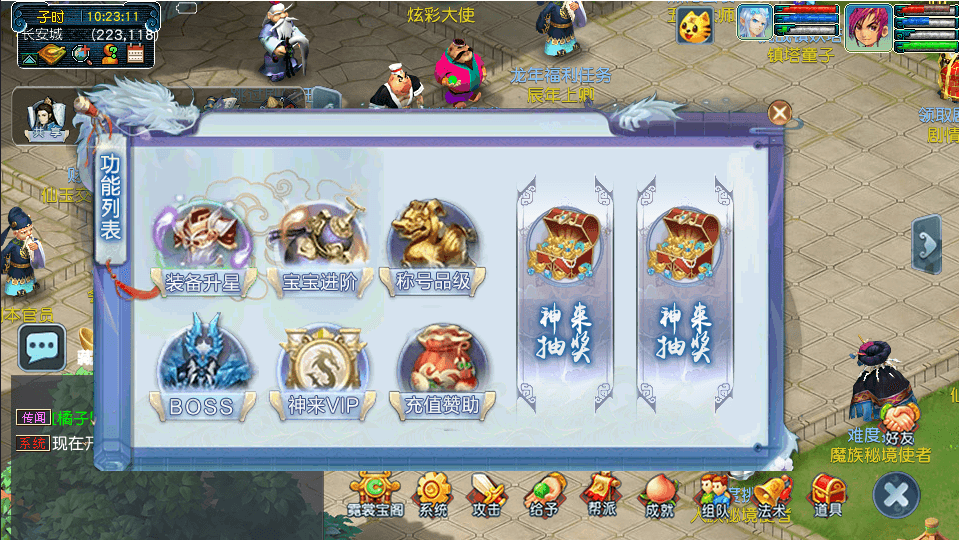Expand the side panel with the arrow button
Image resolution: width=959 pixels, height=540 pixels.
[x=927, y=244]
